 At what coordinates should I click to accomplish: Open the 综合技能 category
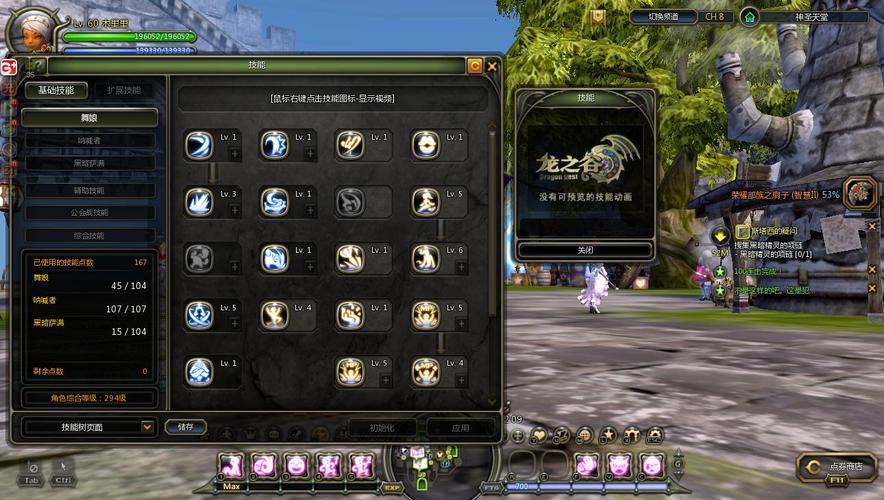click(90, 235)
